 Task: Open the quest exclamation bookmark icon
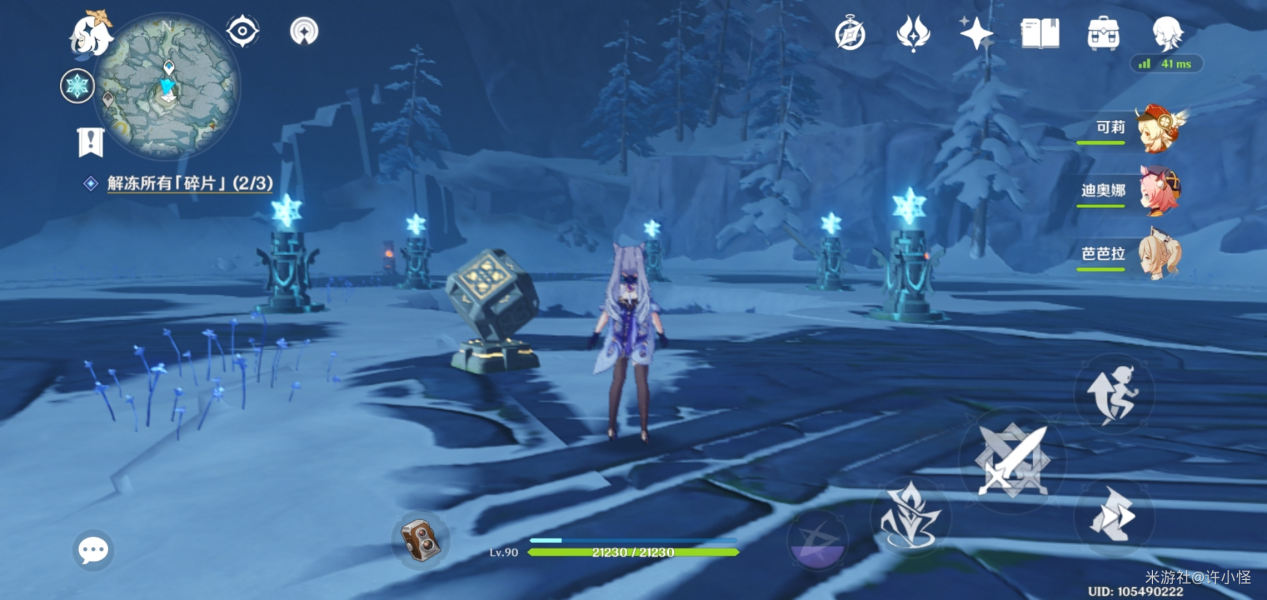(x=90, y=141)
